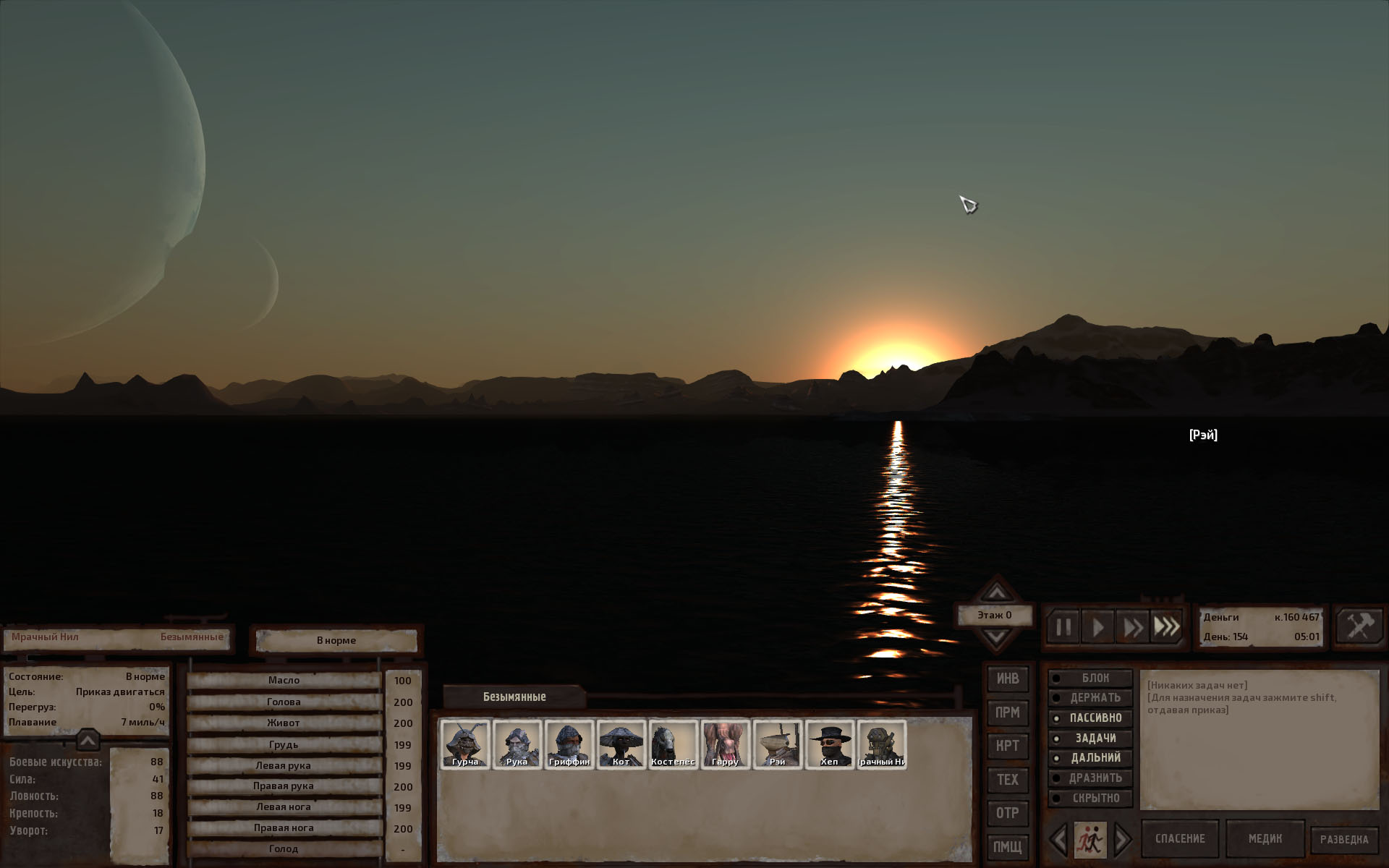
Task: Activate triple fast-forward speed
Action: point(1166,627)
